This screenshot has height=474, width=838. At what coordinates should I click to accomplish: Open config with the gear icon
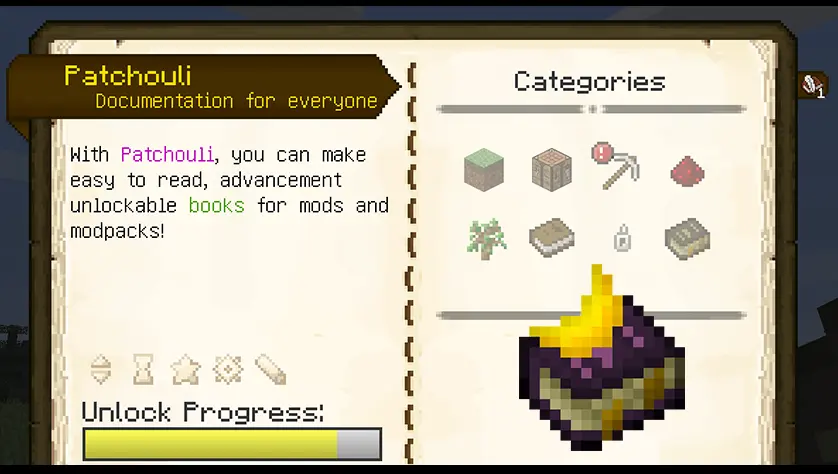coord(228,370)
